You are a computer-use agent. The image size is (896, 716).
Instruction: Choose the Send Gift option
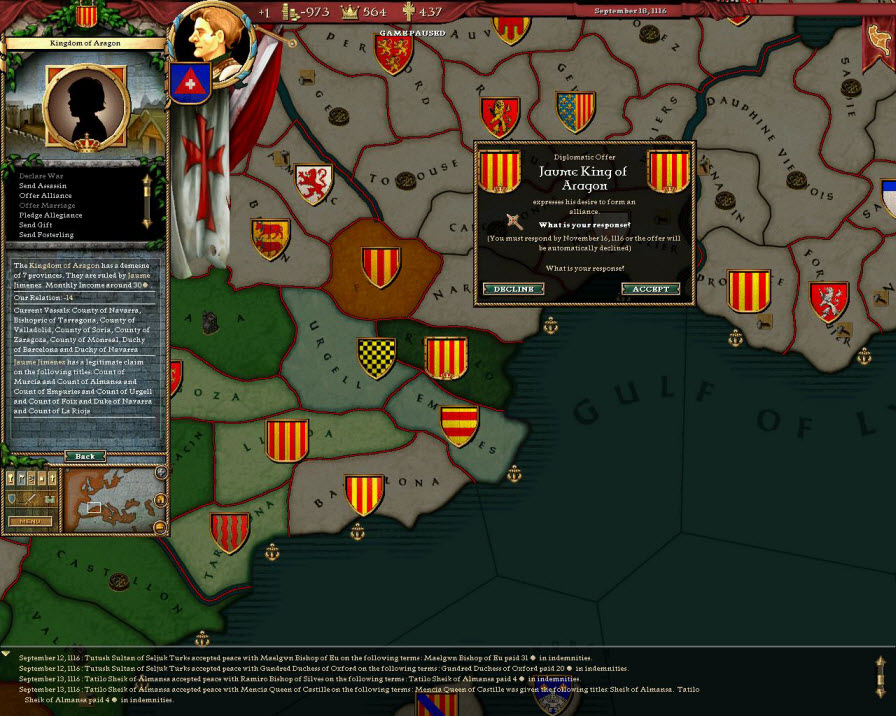pos(38,225)
